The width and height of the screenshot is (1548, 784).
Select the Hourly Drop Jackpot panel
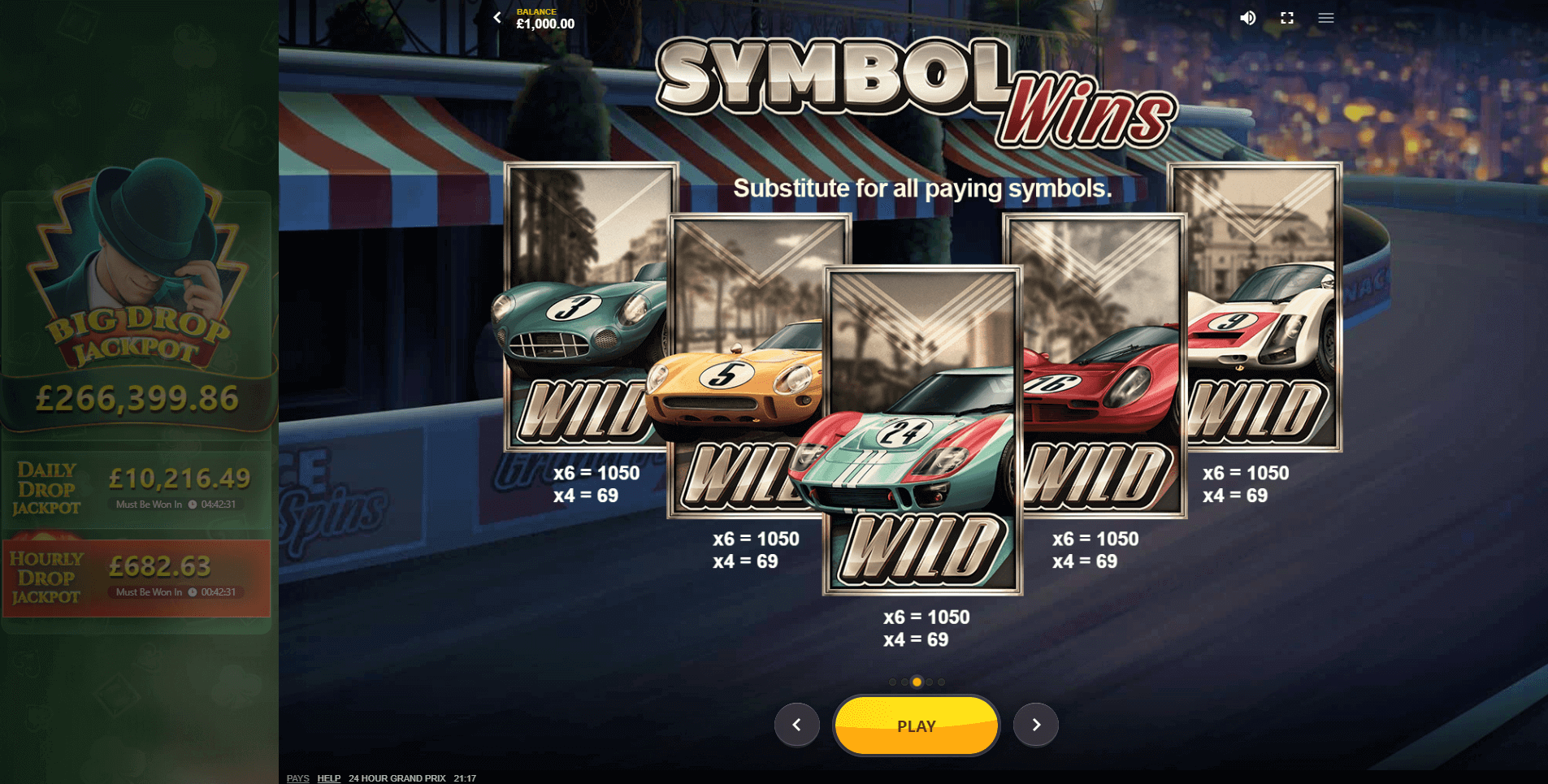coord(137,578)
